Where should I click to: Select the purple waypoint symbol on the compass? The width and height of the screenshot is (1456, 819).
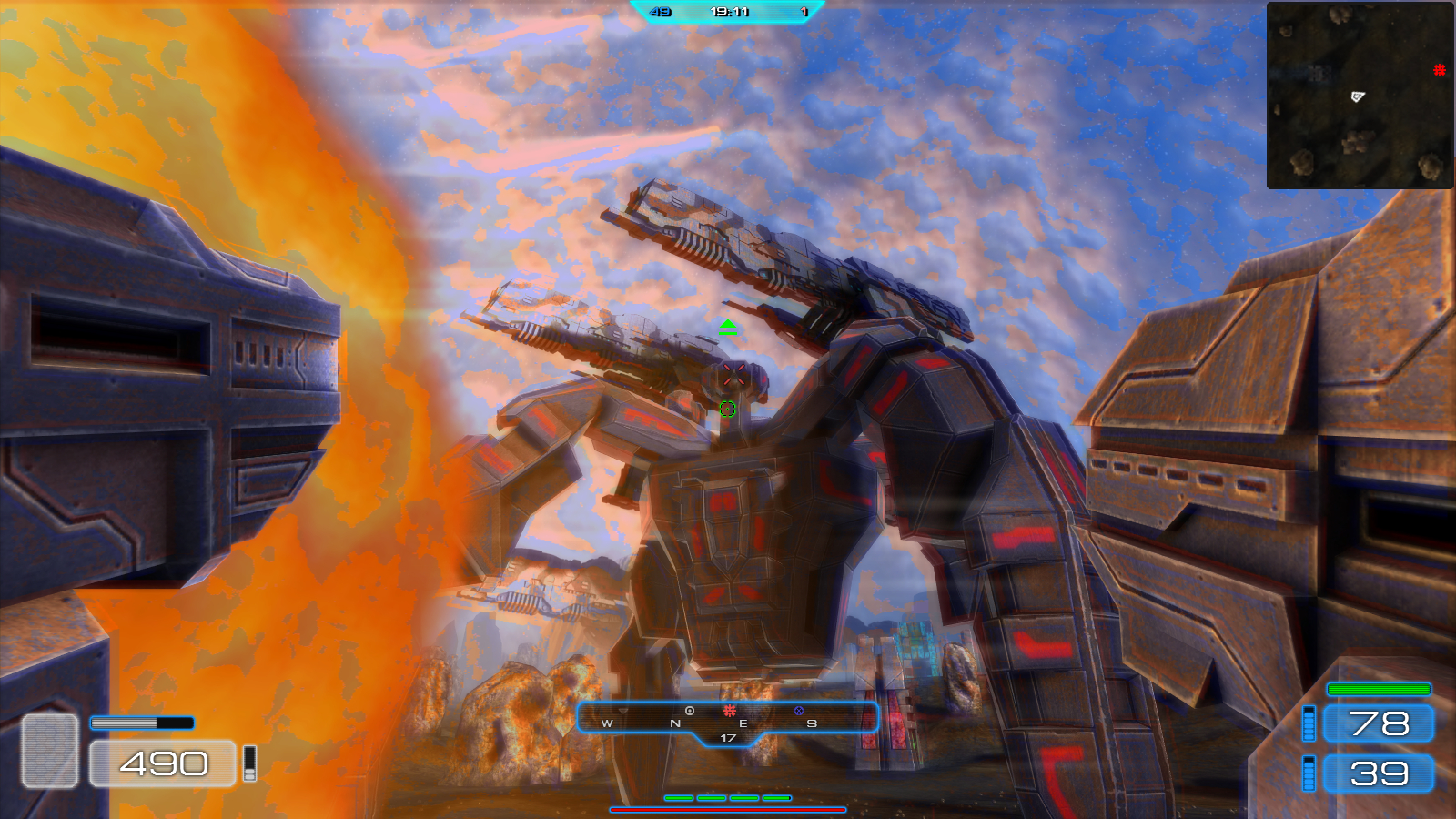click(798, 710)
